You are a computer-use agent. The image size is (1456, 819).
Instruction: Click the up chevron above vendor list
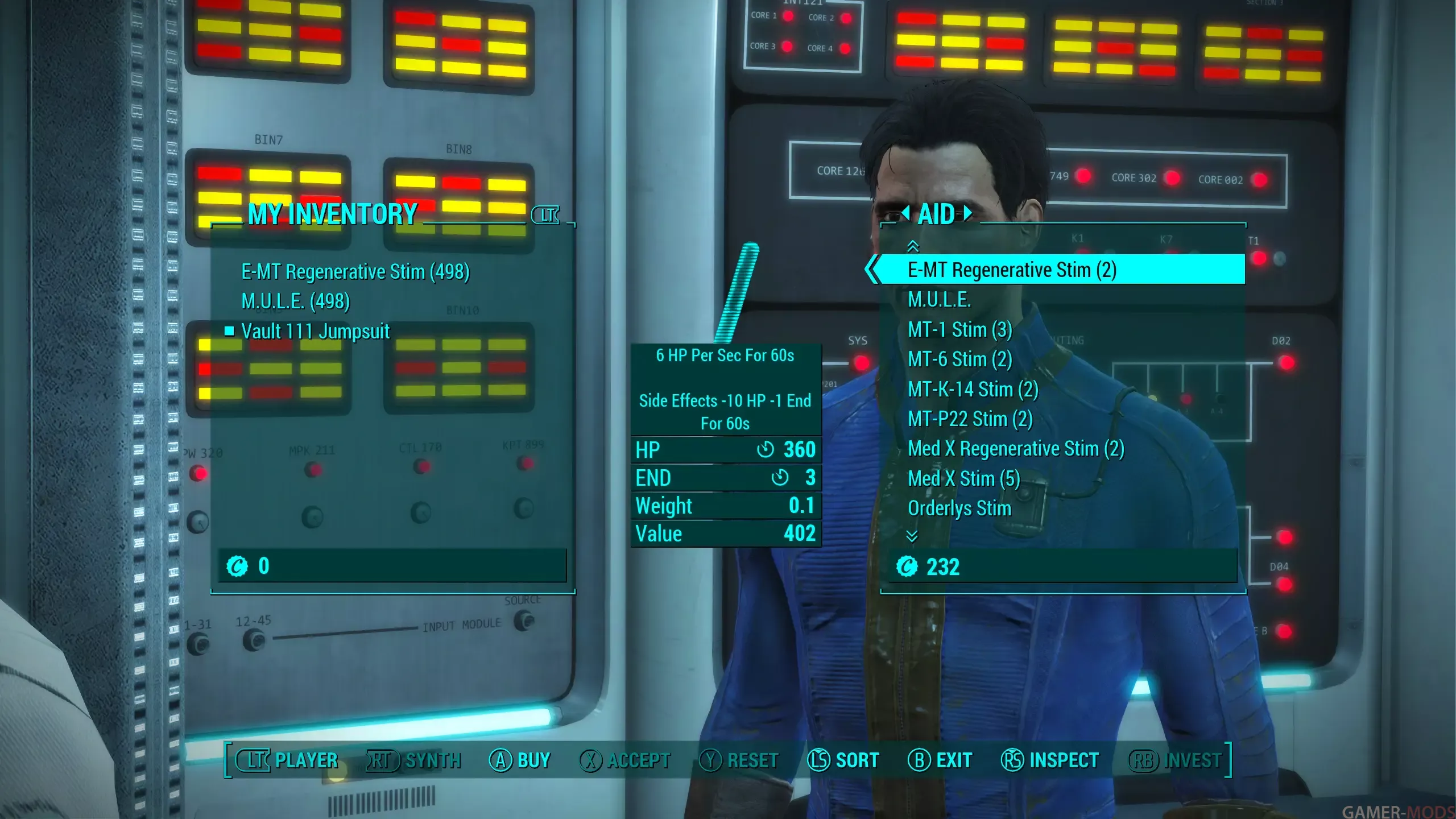(912, 246)
